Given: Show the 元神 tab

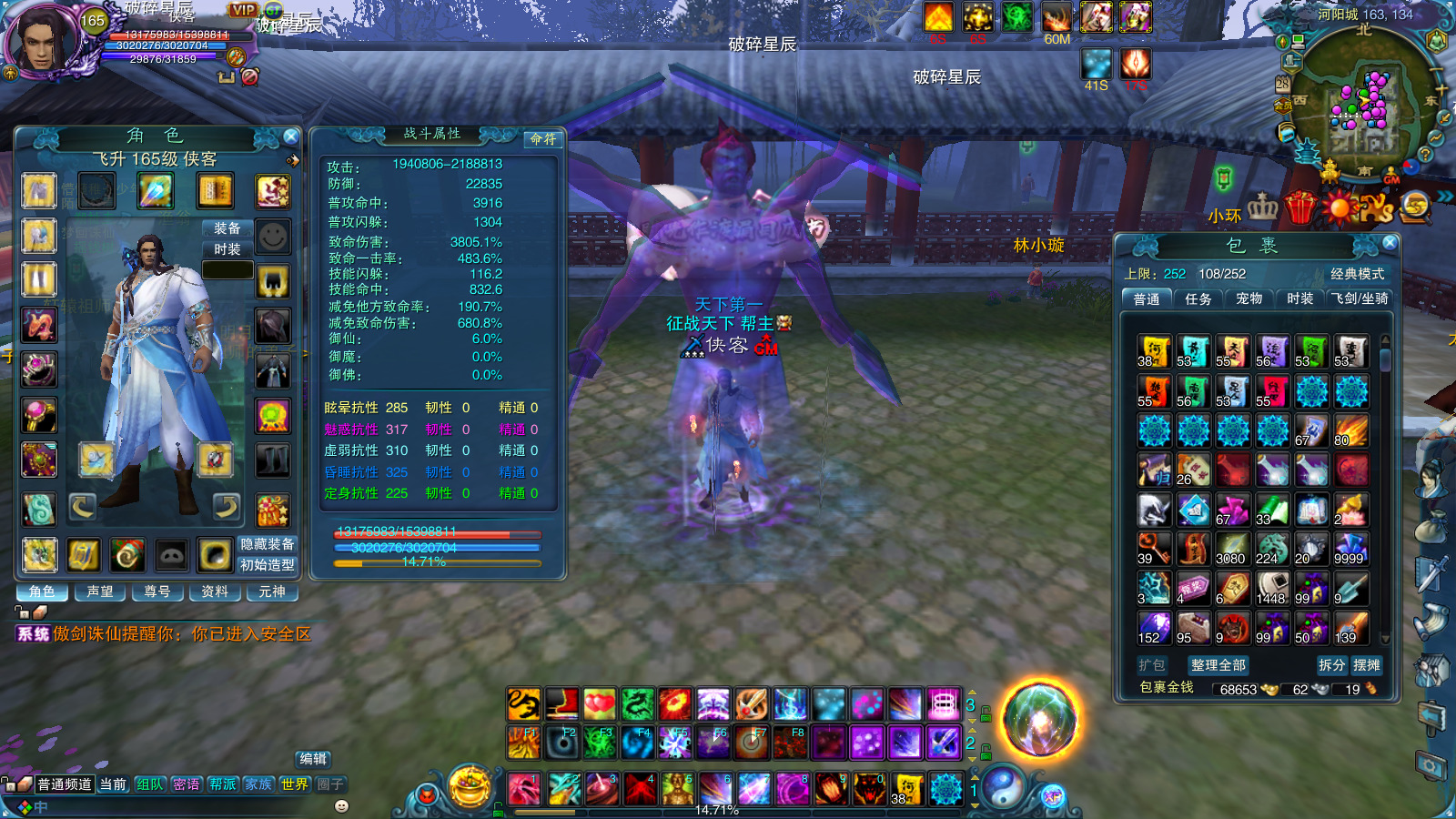Looking at the screenshot, I should [271, 591].
